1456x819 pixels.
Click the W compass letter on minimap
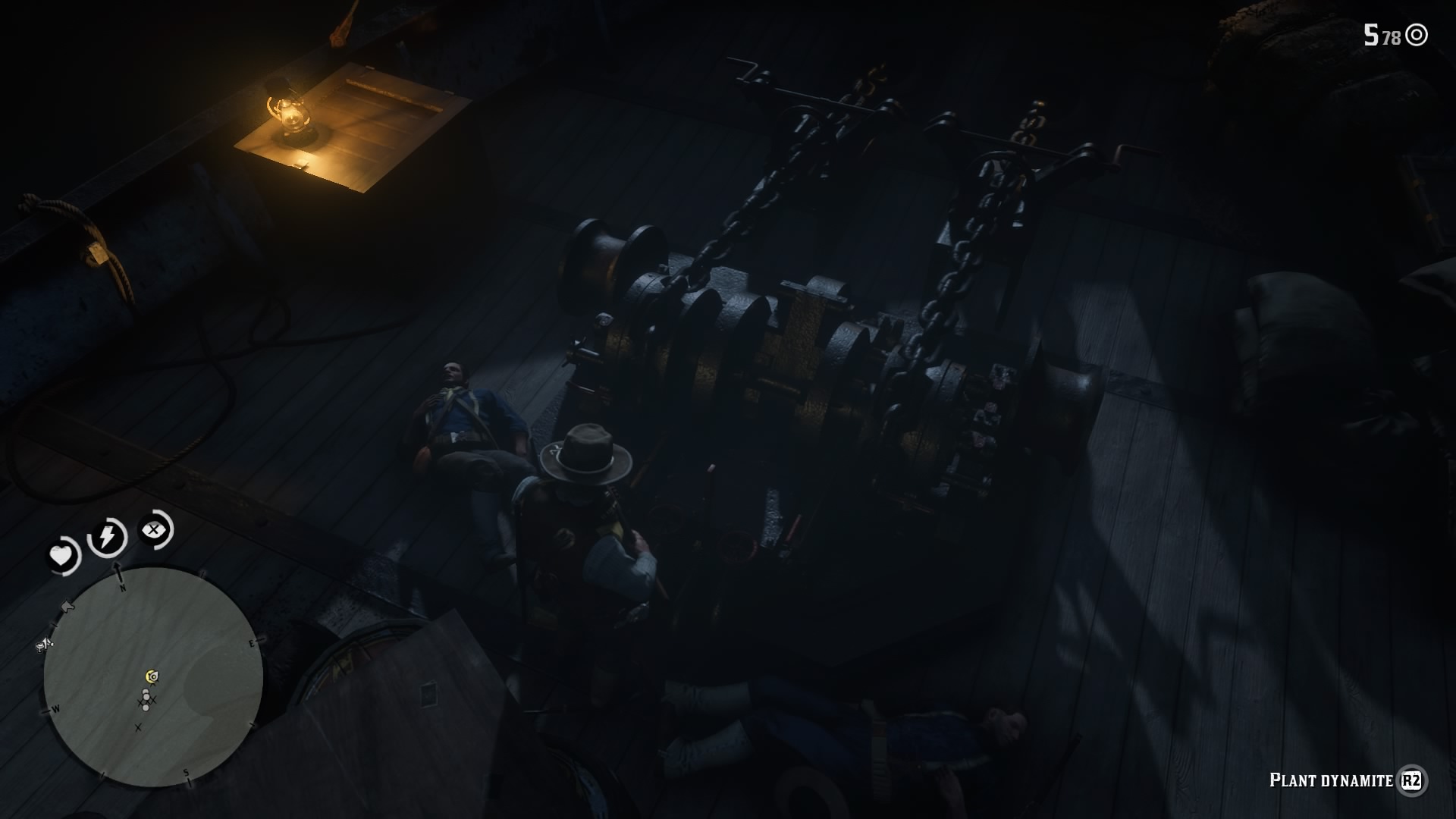tap(57, 708)
